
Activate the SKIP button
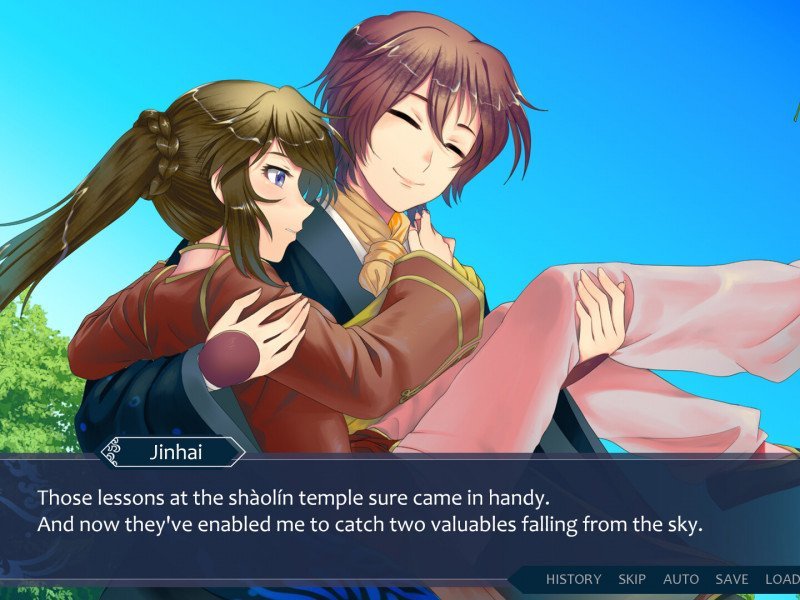[632, 579]
